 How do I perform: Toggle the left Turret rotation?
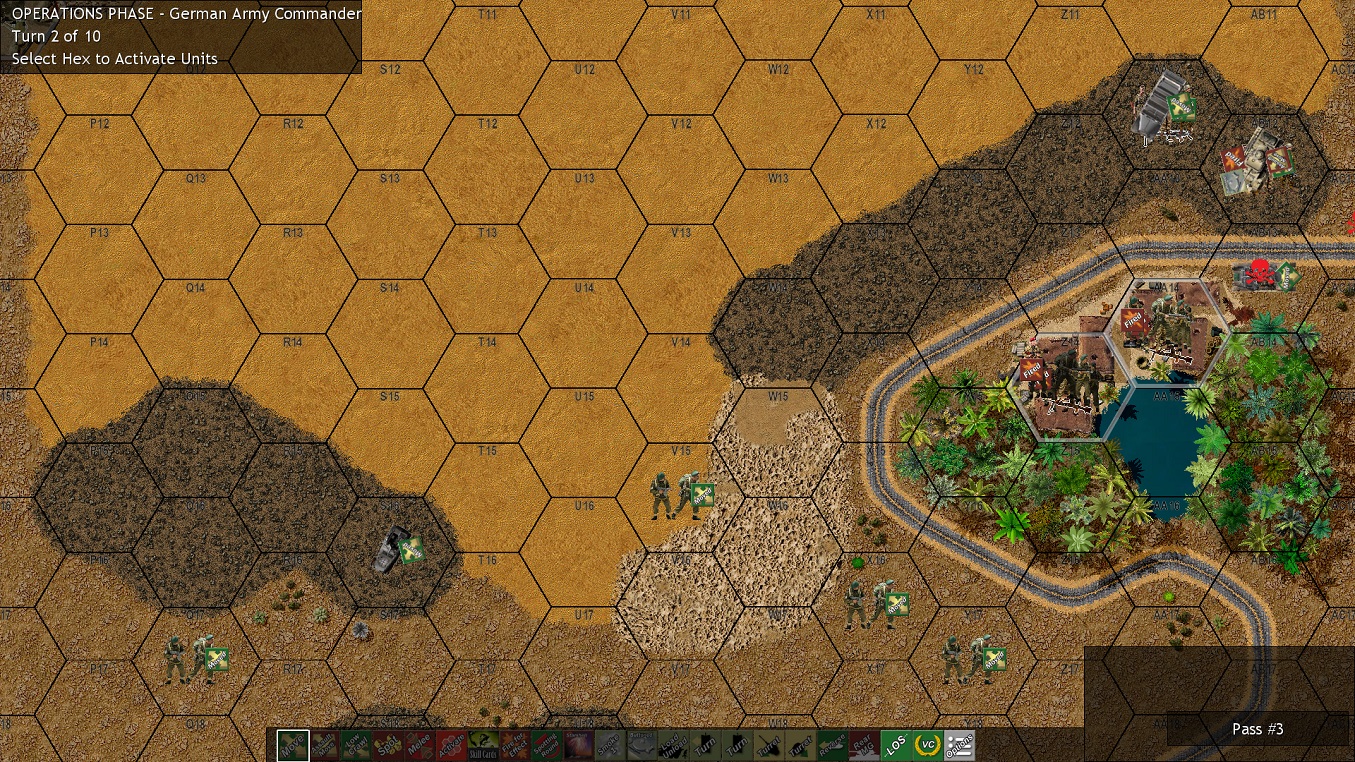pos(767,745)
